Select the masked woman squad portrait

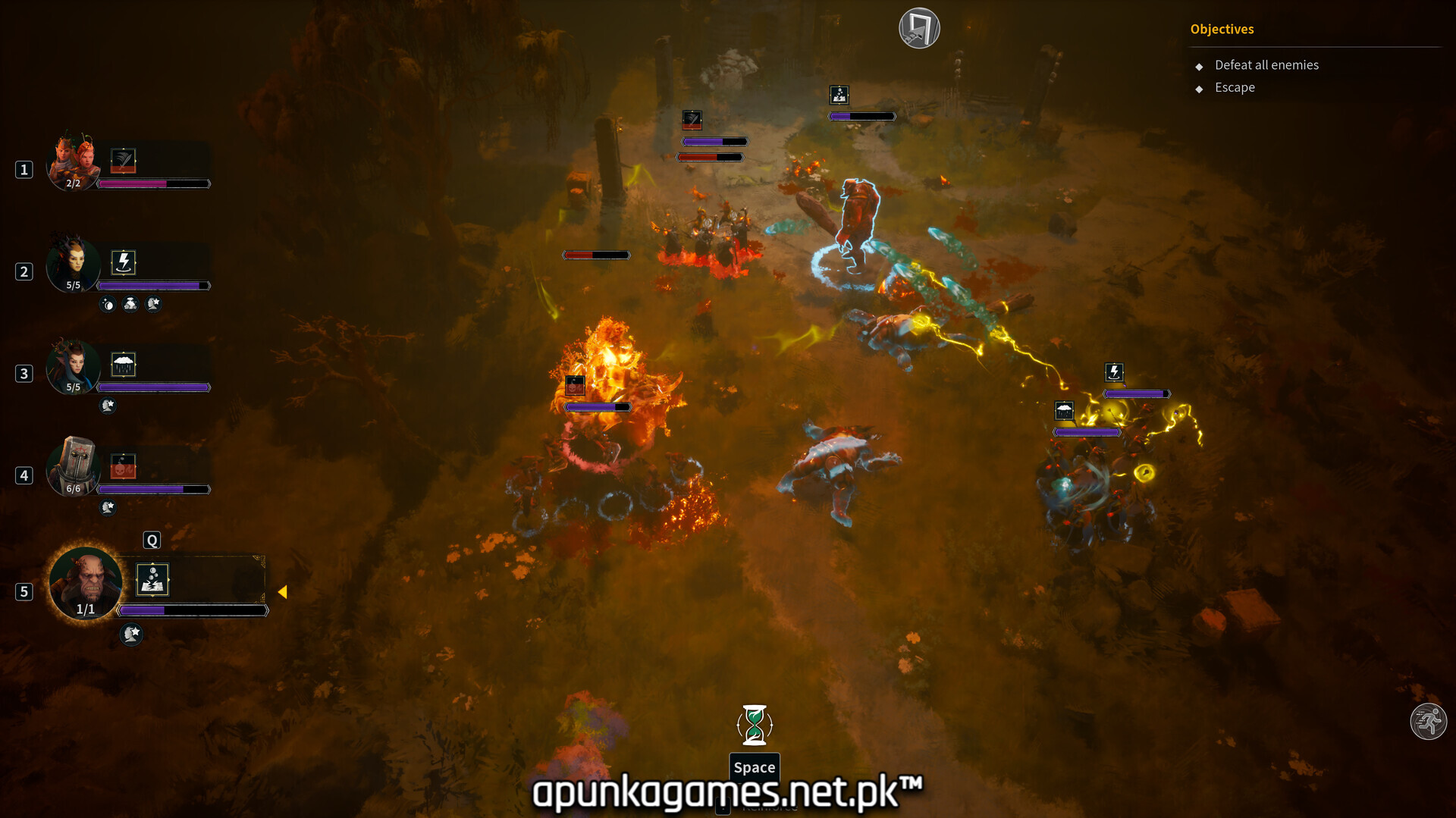click(73, 264)
